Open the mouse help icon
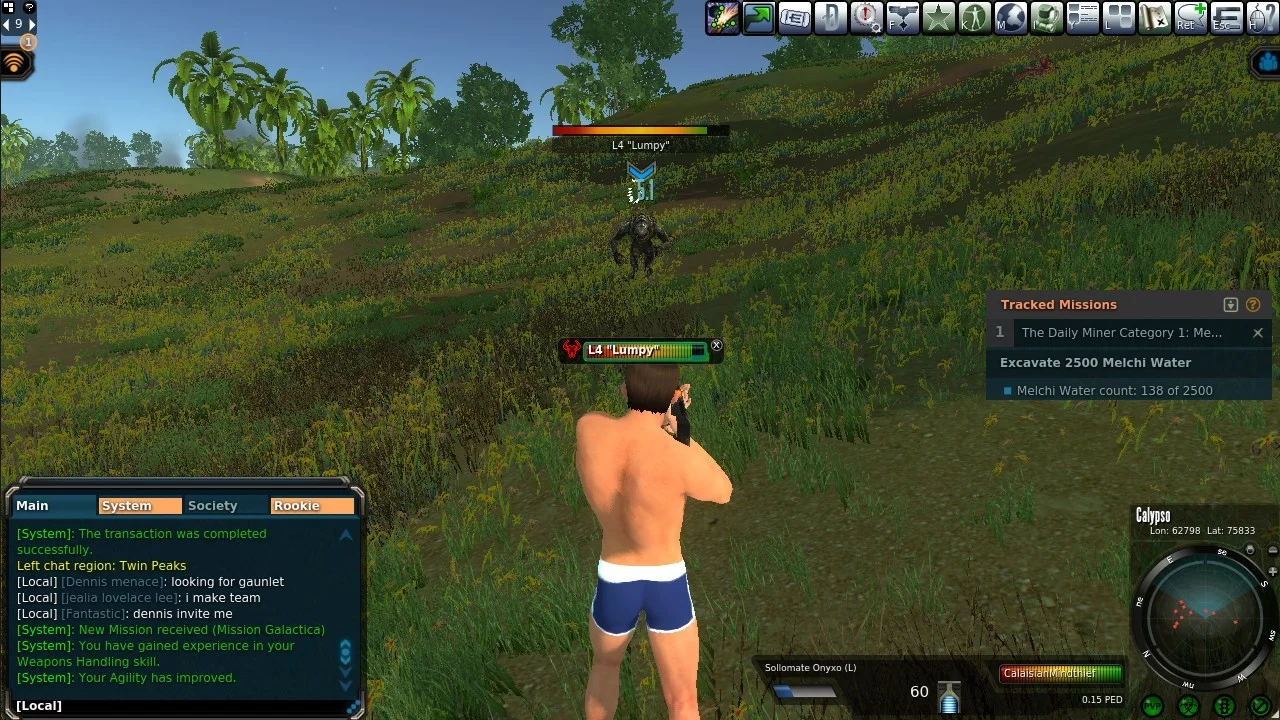Image resolution: width=1280 pixels, height=720 pixels. point(1263,18)
